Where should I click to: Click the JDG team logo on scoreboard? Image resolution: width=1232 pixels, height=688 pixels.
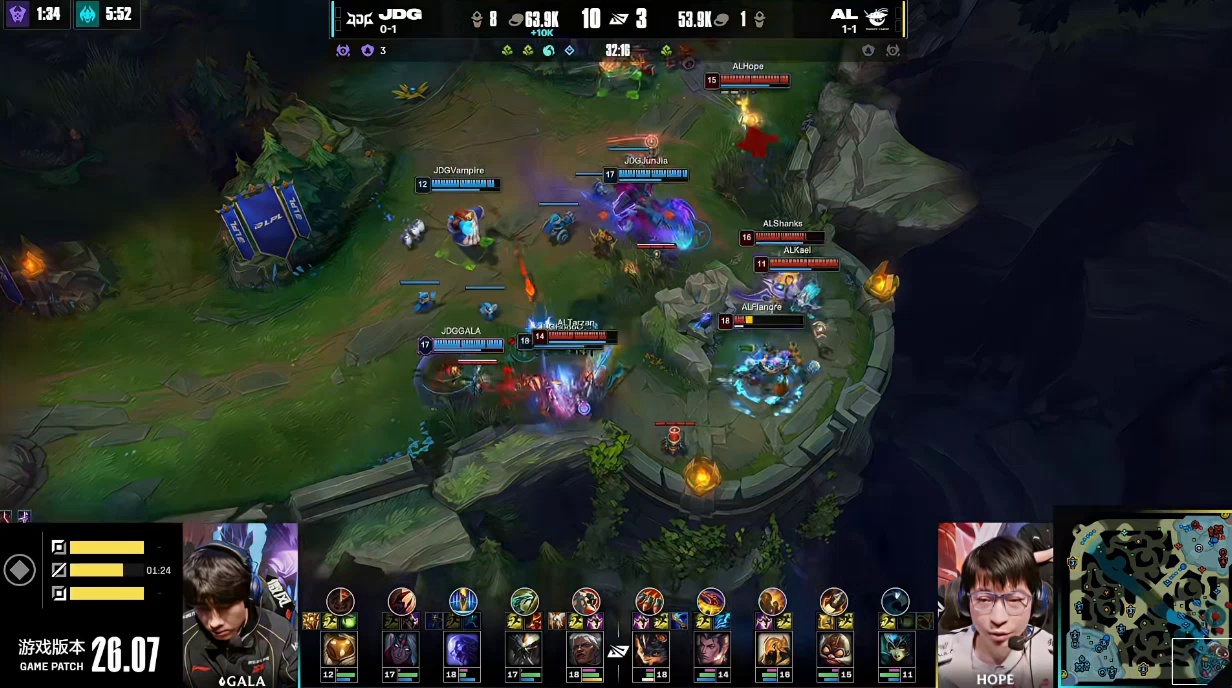tap(357, 16)
